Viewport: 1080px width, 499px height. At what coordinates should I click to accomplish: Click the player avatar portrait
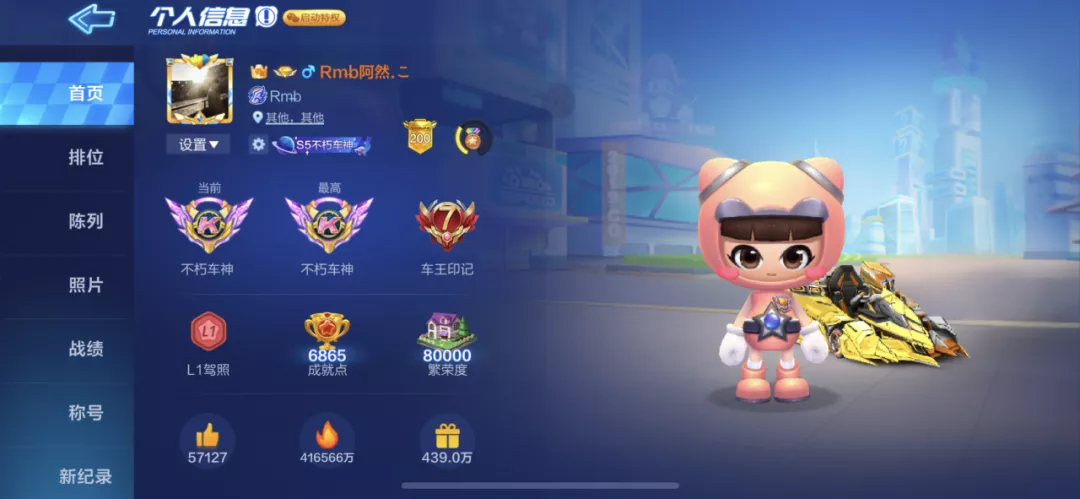(199, 89)
